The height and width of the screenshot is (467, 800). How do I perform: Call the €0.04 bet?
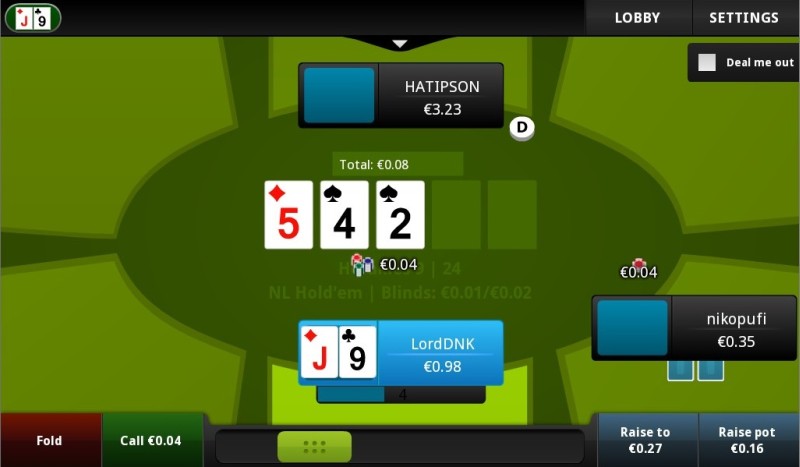click(152, 440)
